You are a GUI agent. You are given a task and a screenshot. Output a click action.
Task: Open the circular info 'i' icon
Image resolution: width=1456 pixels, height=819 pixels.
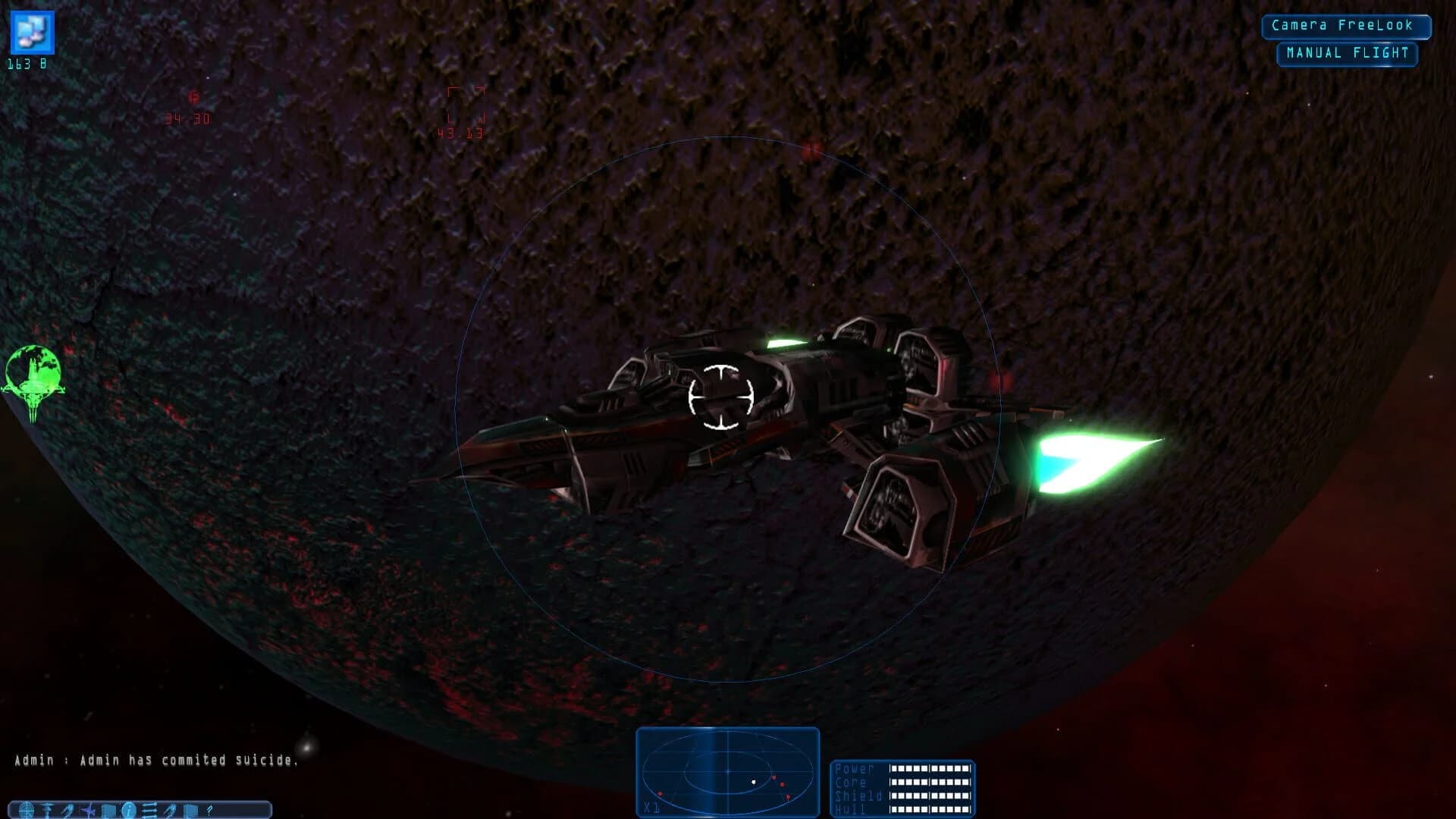pyautogui.click(x=128, y=810)
